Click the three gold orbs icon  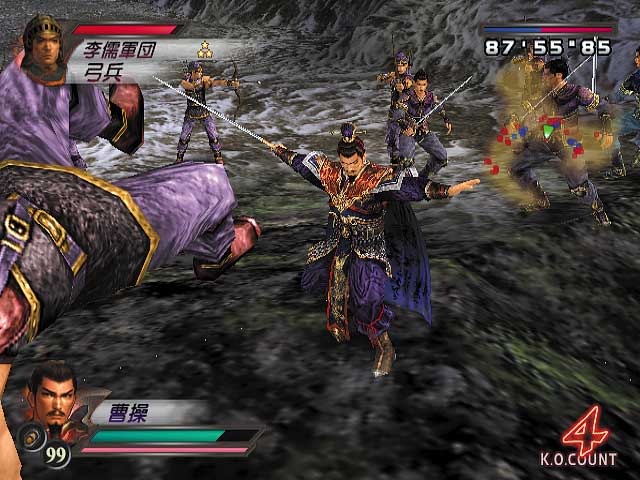[205, 49]
